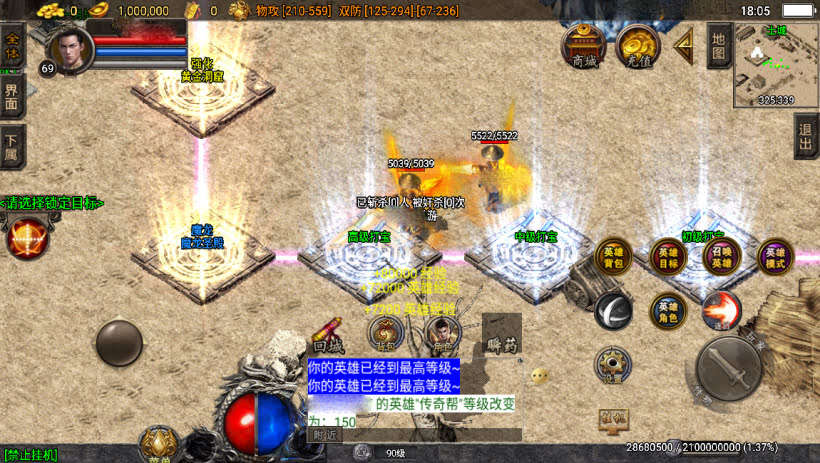Toggle the 挂机 auto-battle button
The image size is (820, 463).
[x=613, y=418]
